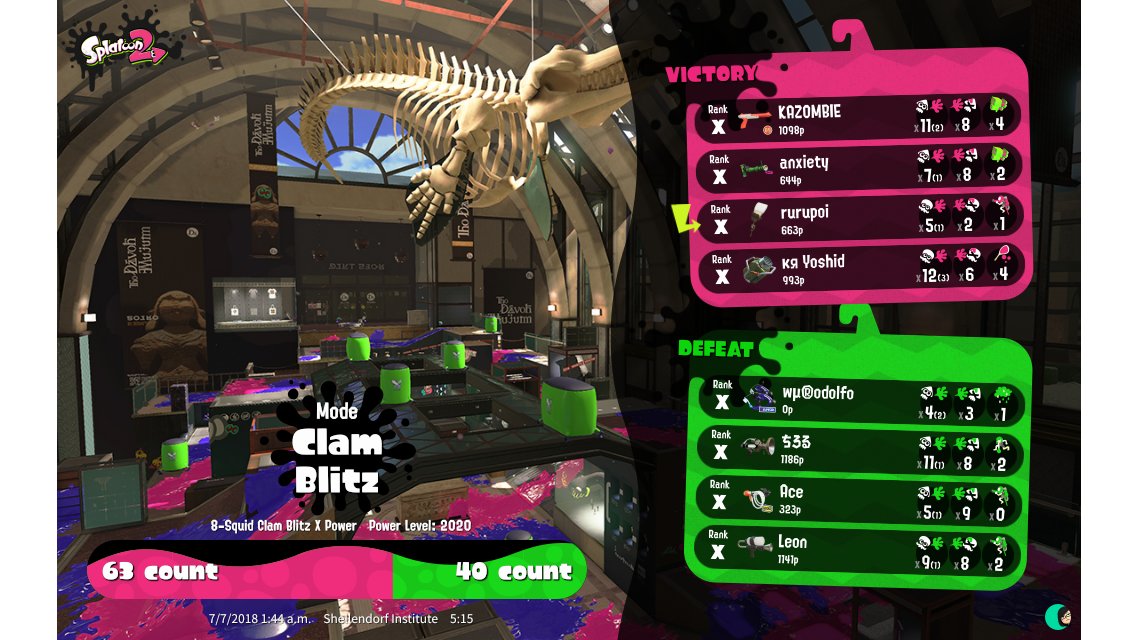Select KAZOMBIE's player row

pos(860,118)
